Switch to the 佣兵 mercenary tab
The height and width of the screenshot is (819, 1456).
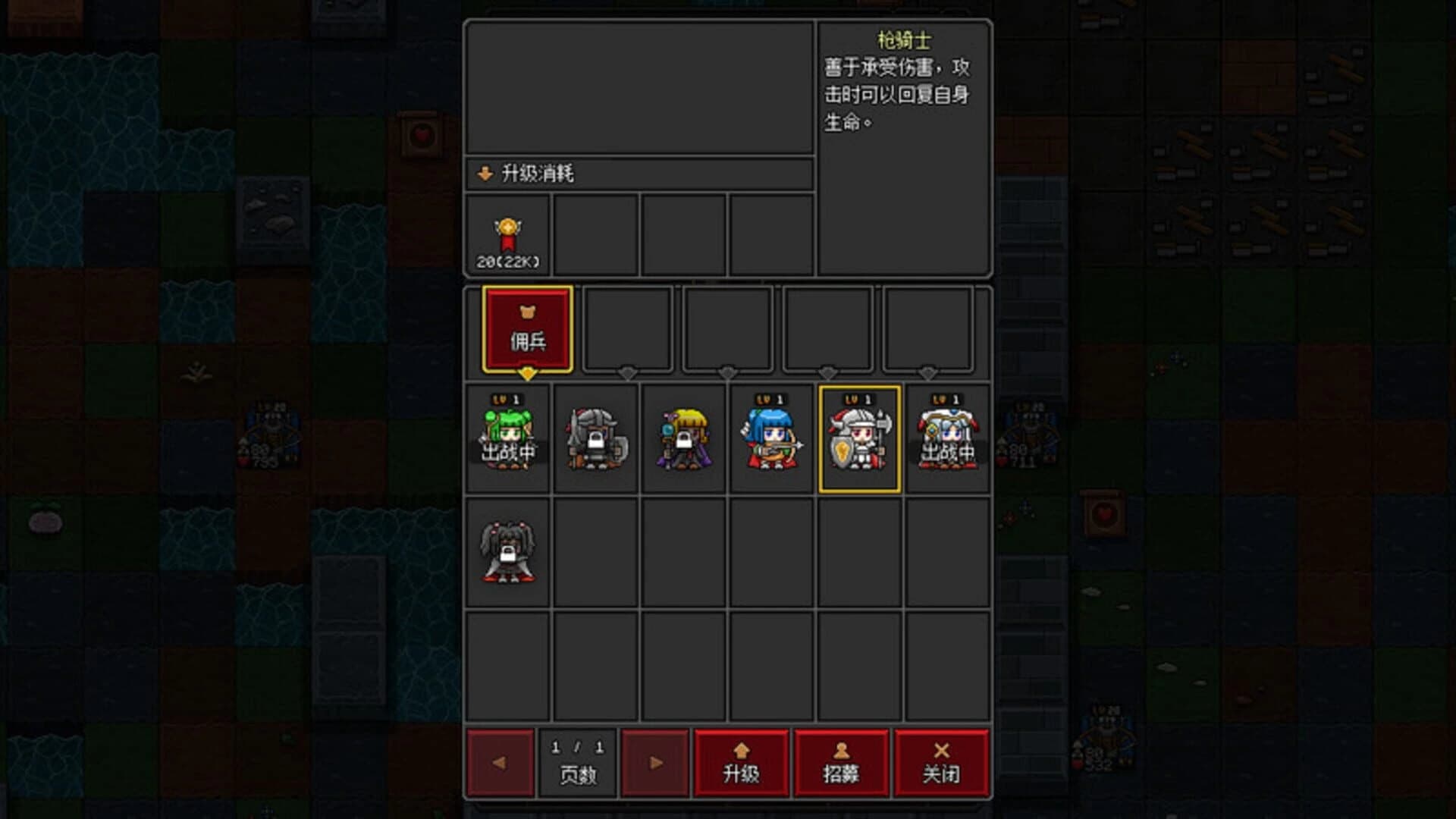point(529,328)
